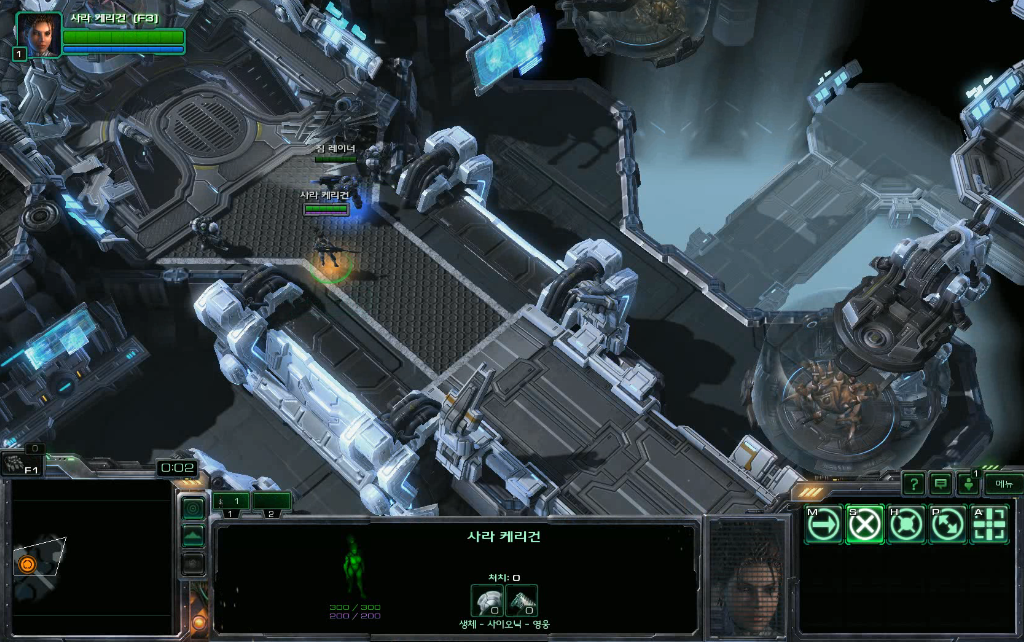
Task: Click the minimap ping signal button
Action: click(193, 509)
